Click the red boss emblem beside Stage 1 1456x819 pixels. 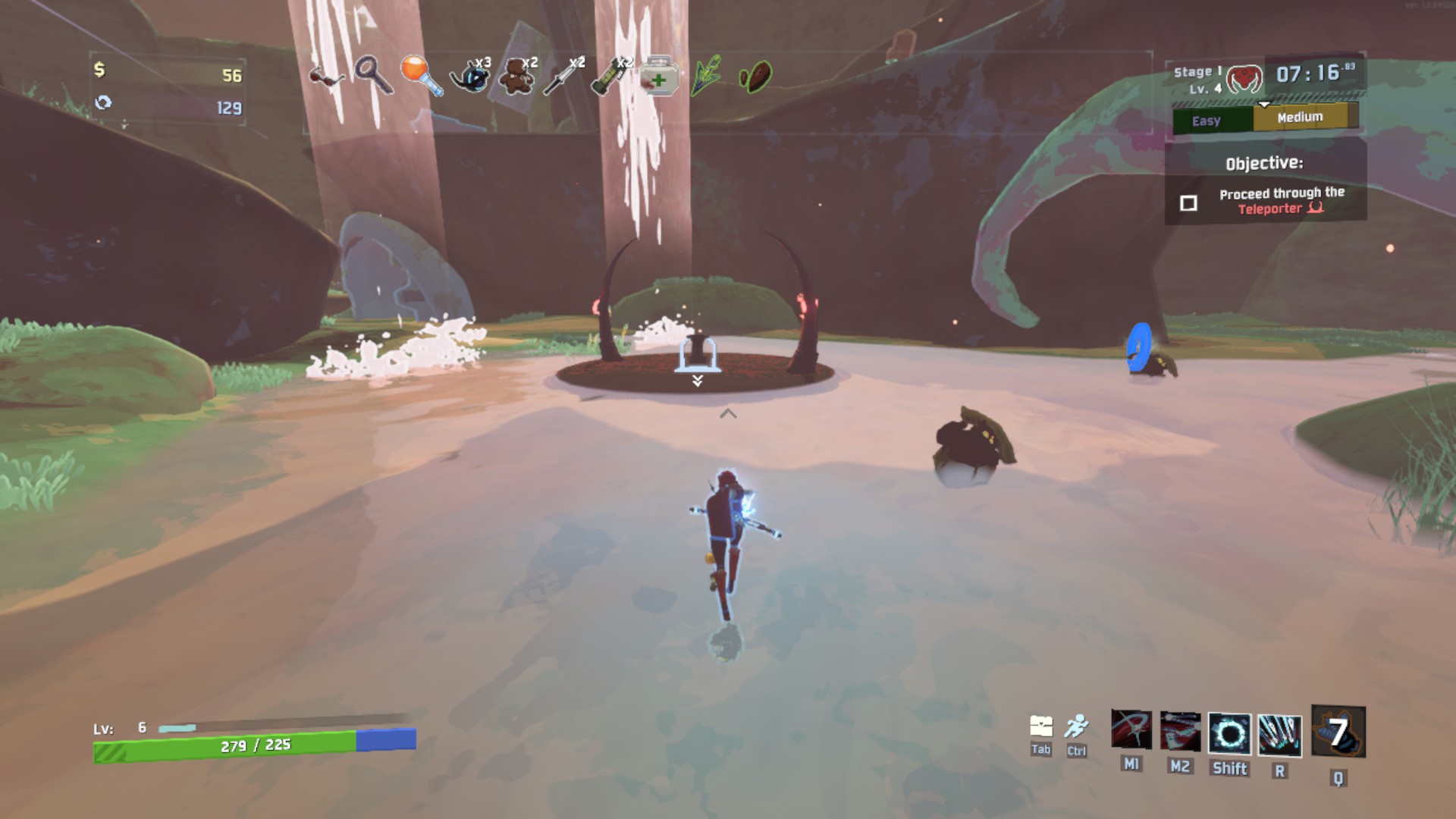[1244, 79]
